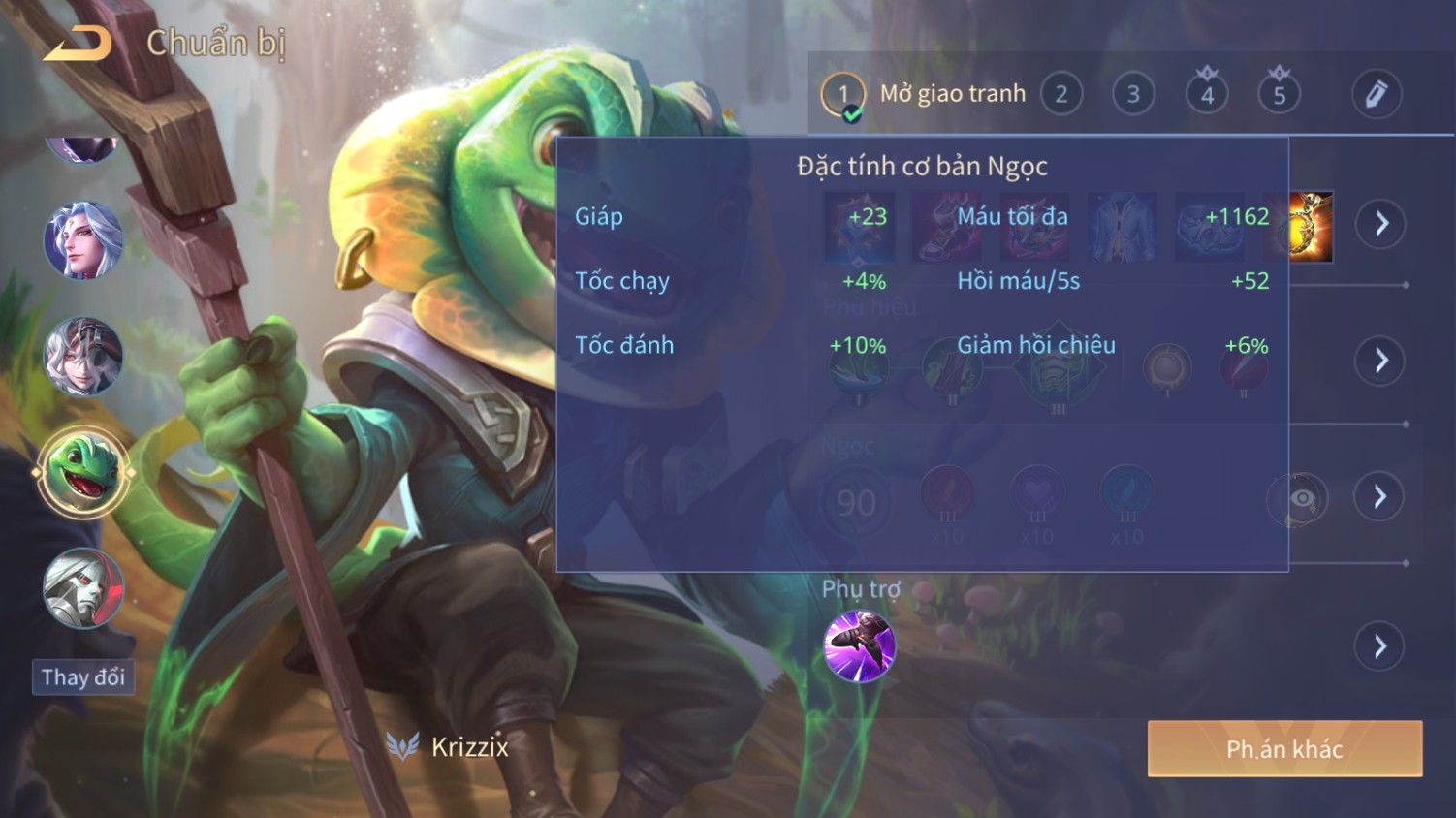This screenshot has height=818, width=1456.
Task: Switch to build preset 3
Action: (1132, 94)
